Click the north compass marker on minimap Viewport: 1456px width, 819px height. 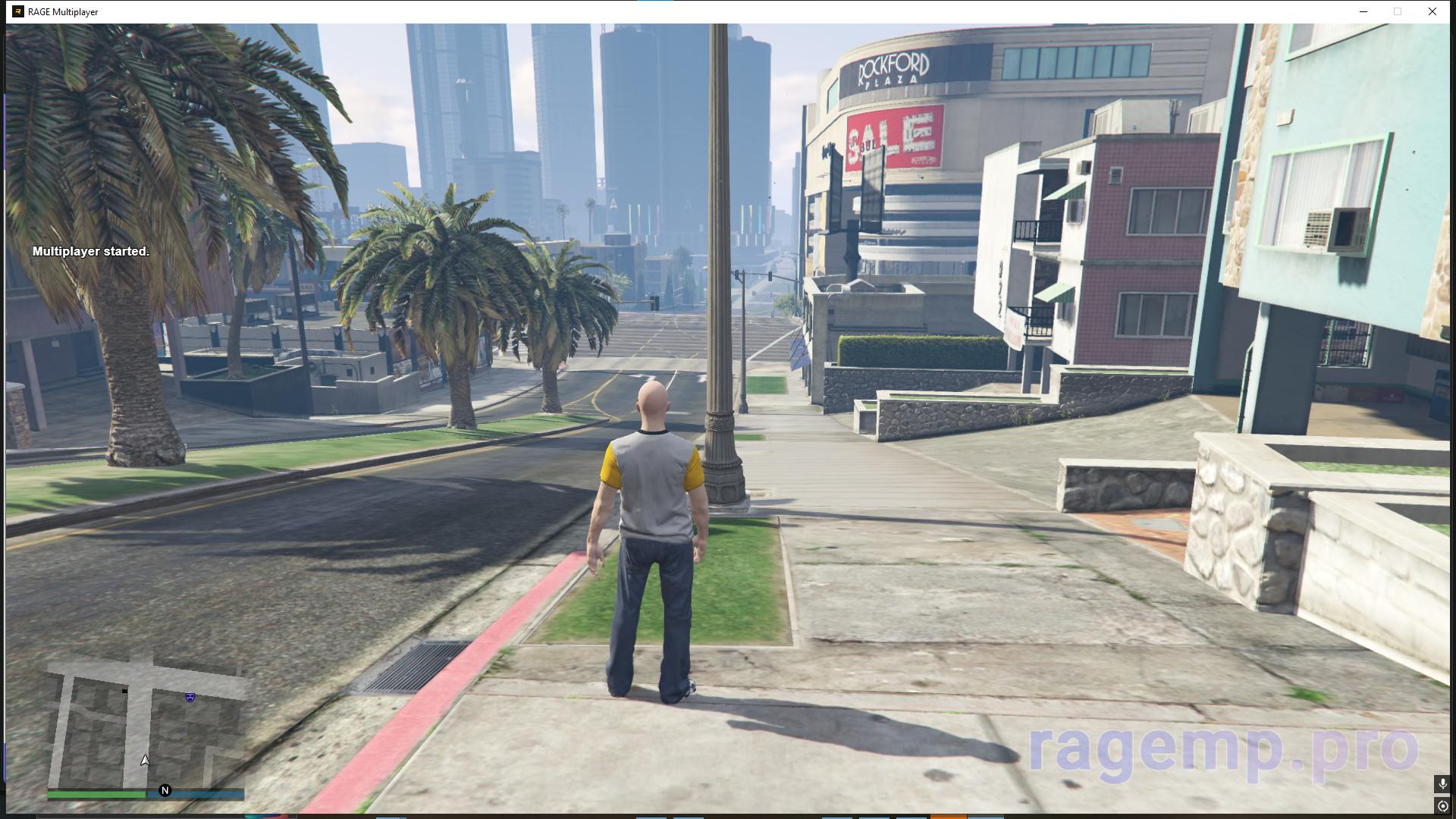coord(165,790)
